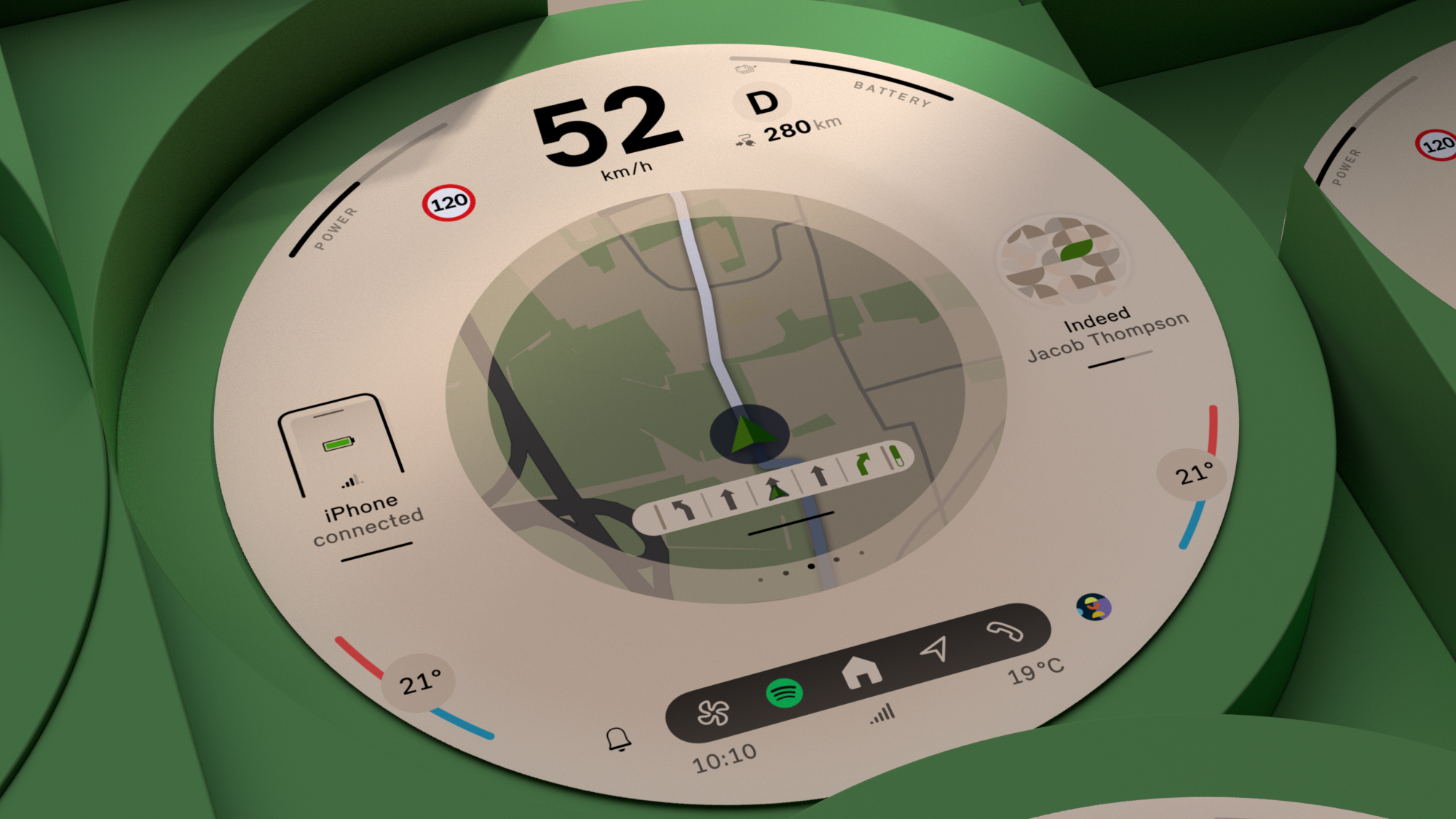Image resolution: width=1456 pixels, height=819 pixels.
Task: Launch the Spotify app
Action: 784,692
